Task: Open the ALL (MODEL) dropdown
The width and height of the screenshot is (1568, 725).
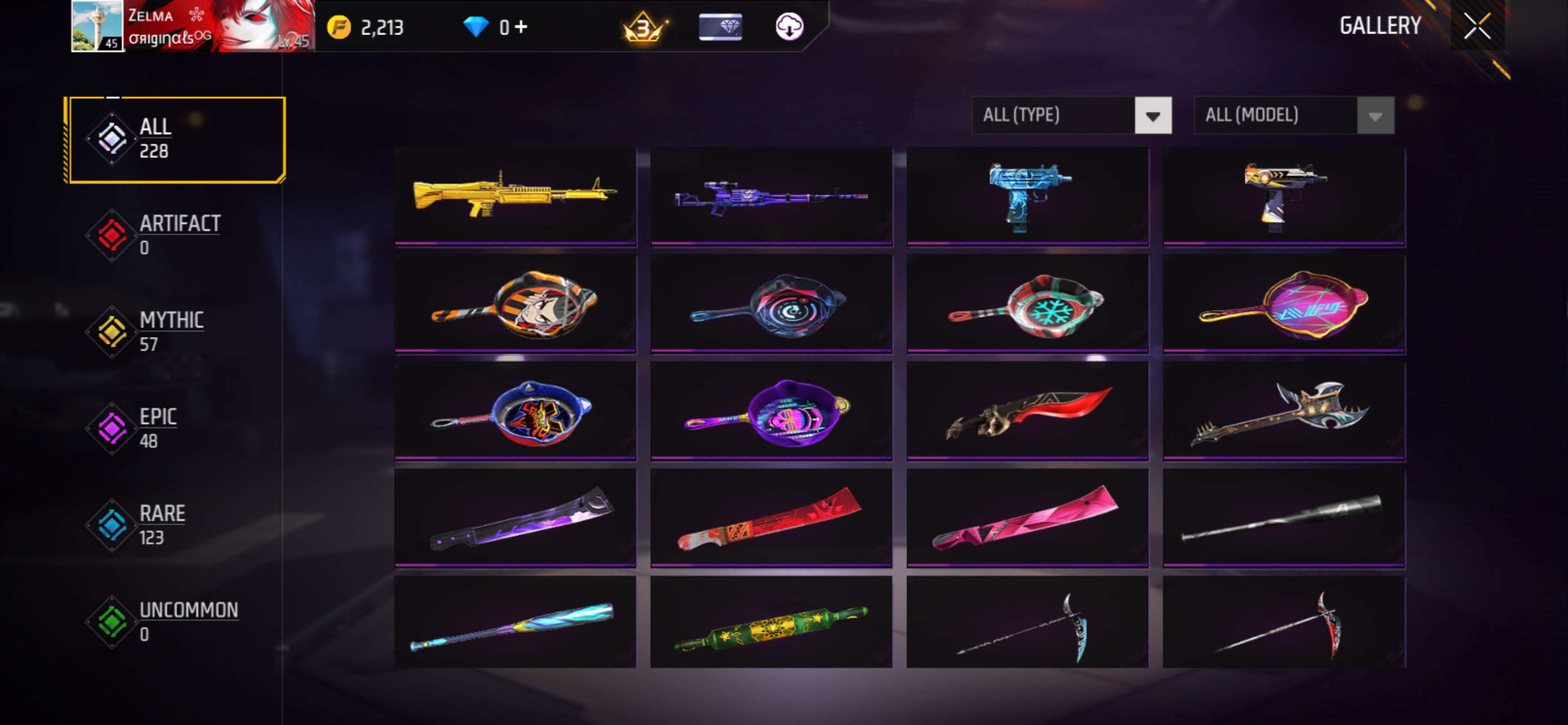Action: pyautogui.click(x=1294, y=115)
